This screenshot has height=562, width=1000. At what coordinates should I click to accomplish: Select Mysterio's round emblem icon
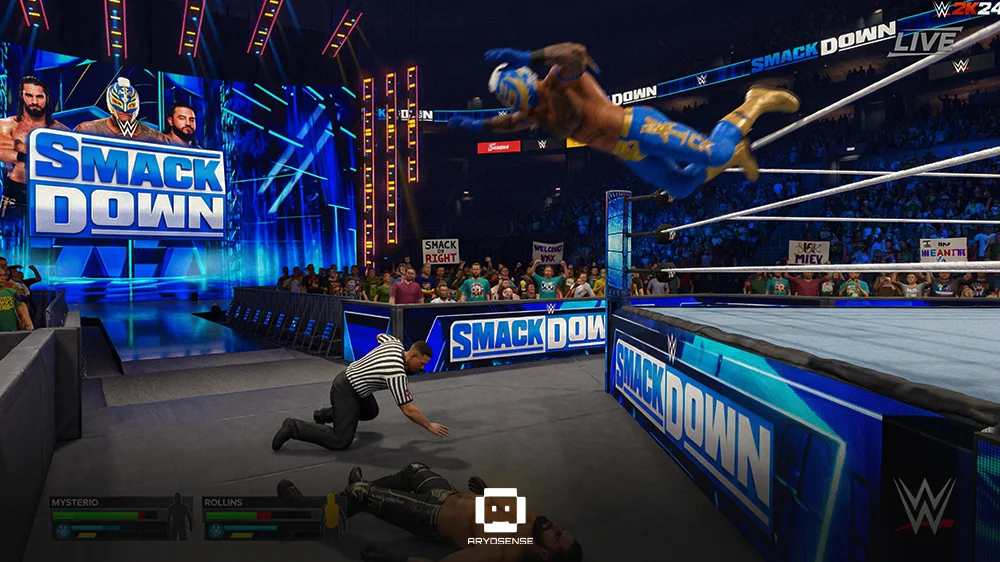[62, 530]
